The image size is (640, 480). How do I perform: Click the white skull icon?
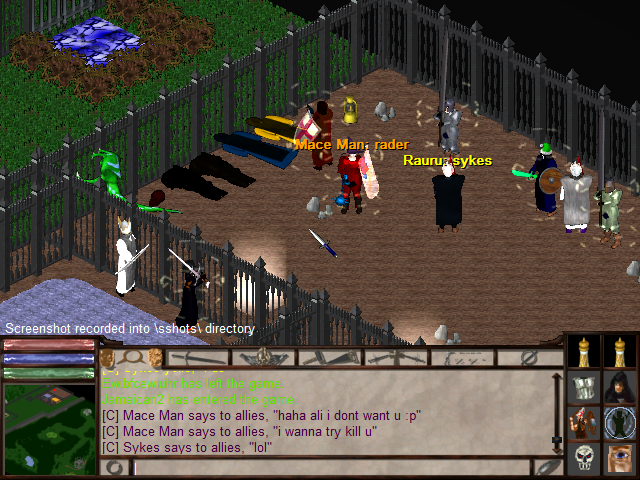click(584, 459)
